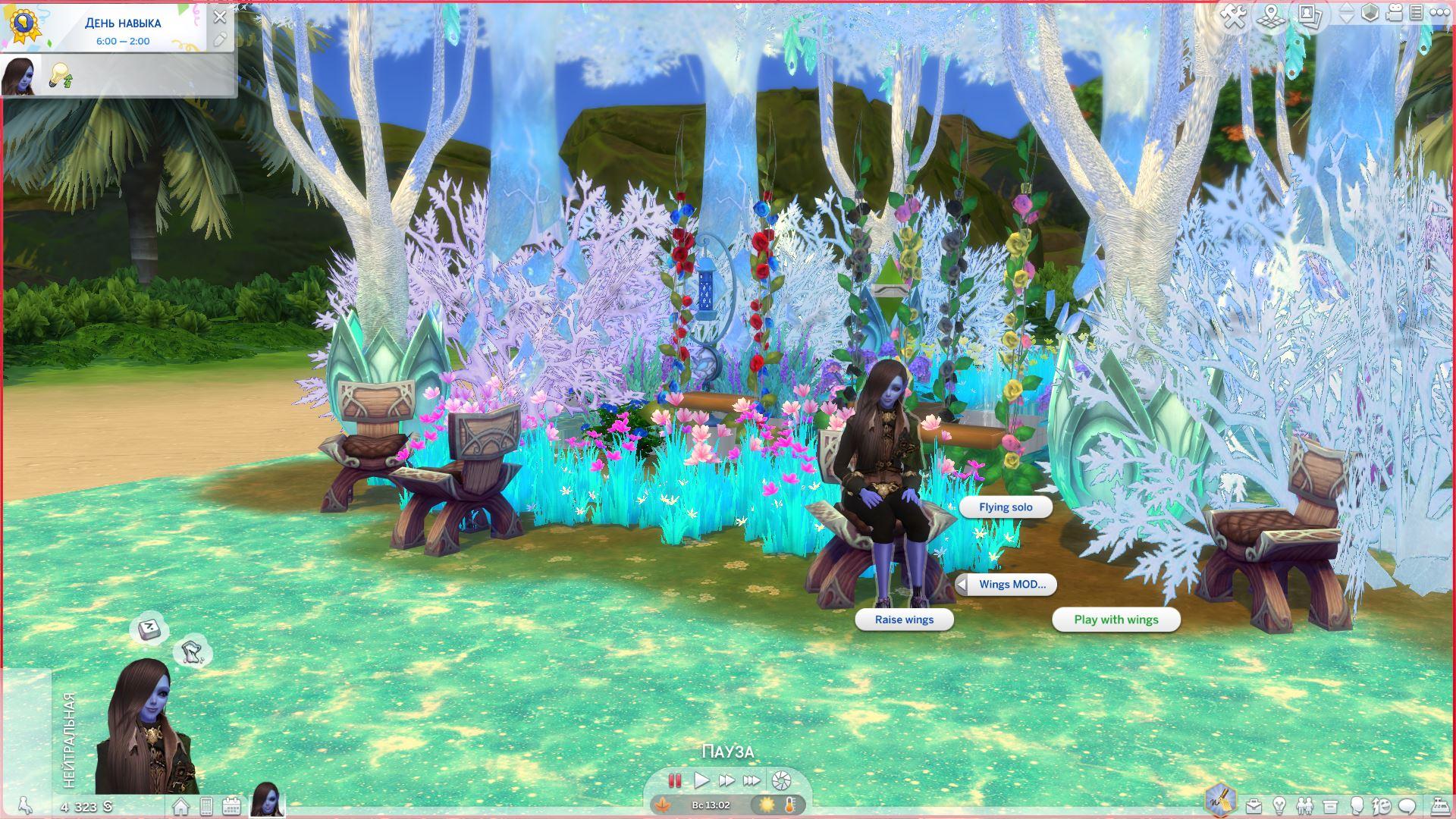Set game speed to ultra fast
Screen dimensions: 1456x819
point(752,780)
